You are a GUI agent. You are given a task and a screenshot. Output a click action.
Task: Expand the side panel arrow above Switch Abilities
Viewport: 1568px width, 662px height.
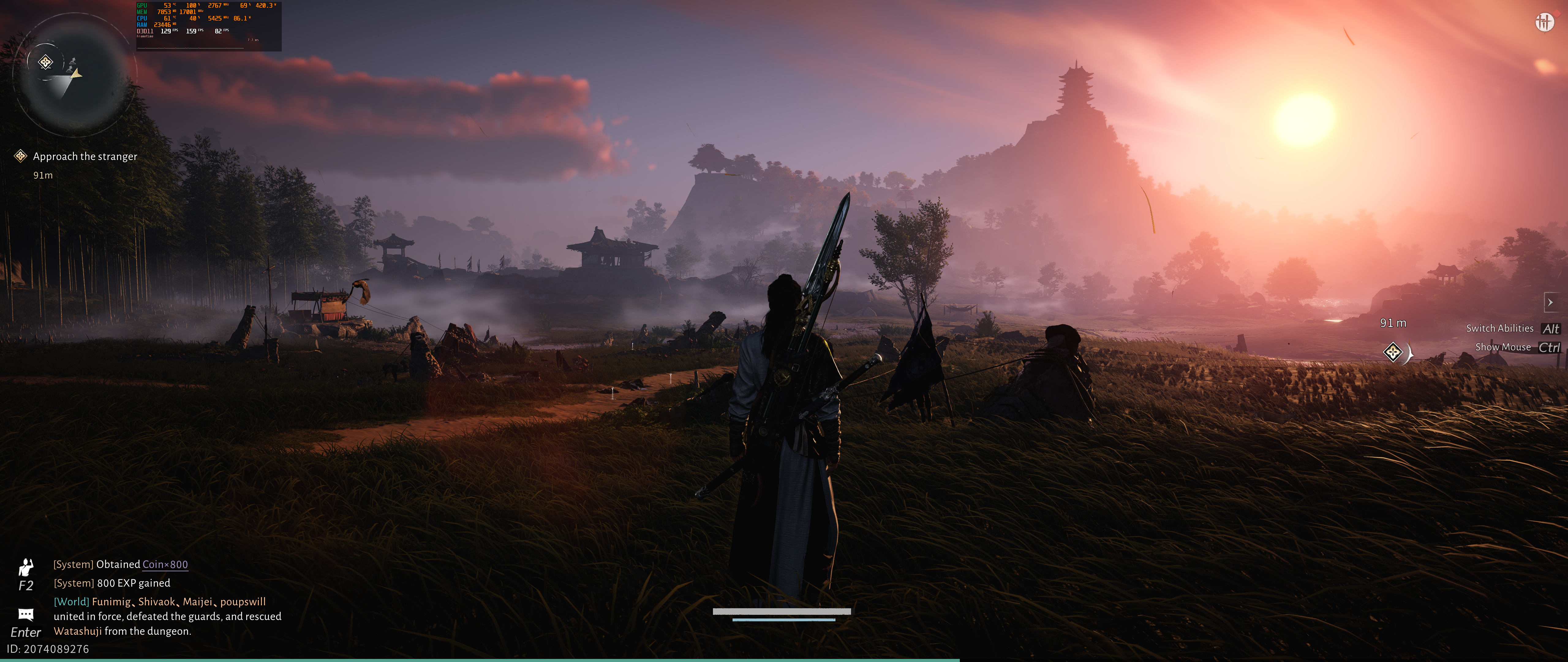tap(1550, 302)
